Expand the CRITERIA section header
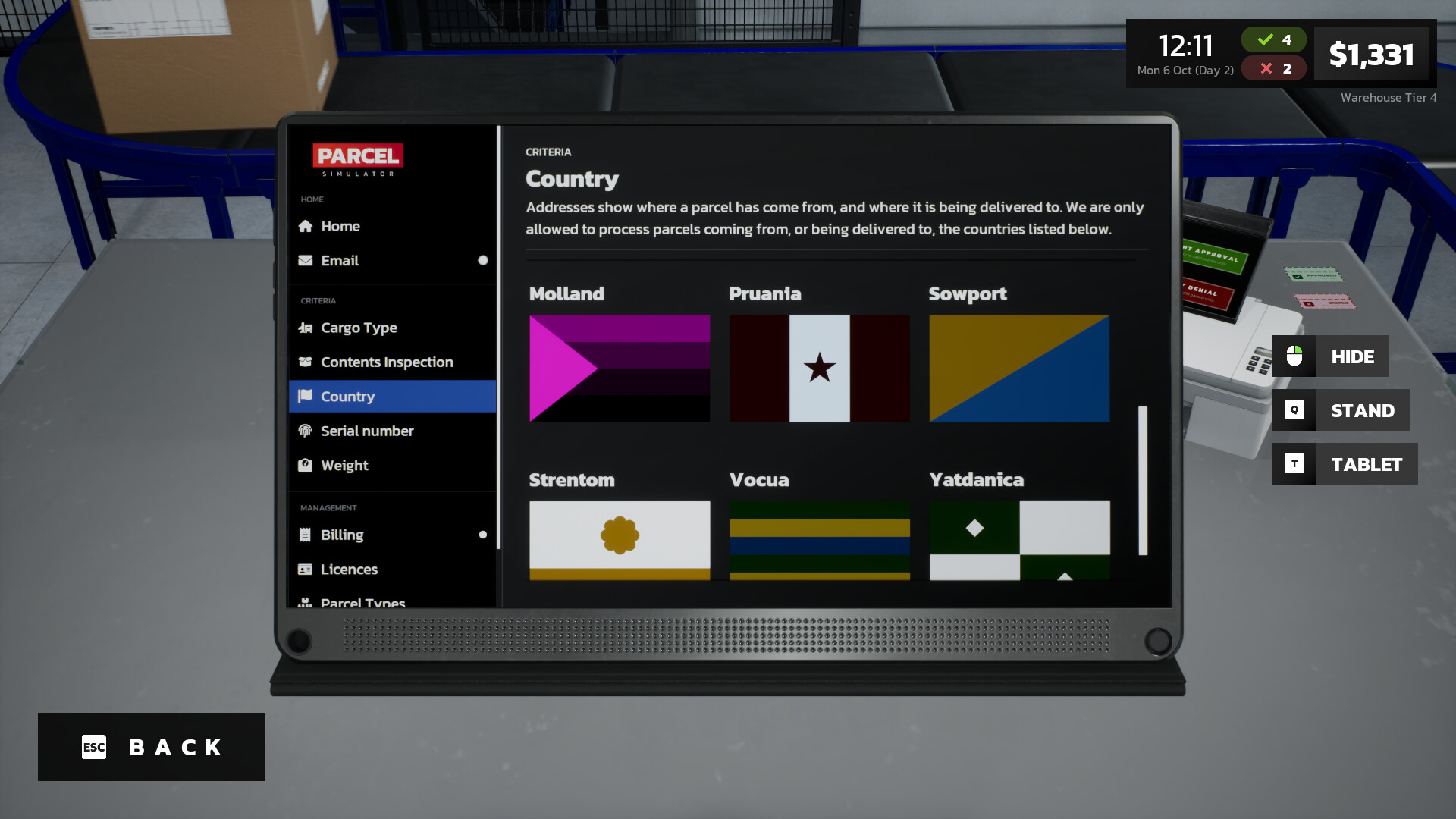The image size is (1456, 819). pos(318,300)
